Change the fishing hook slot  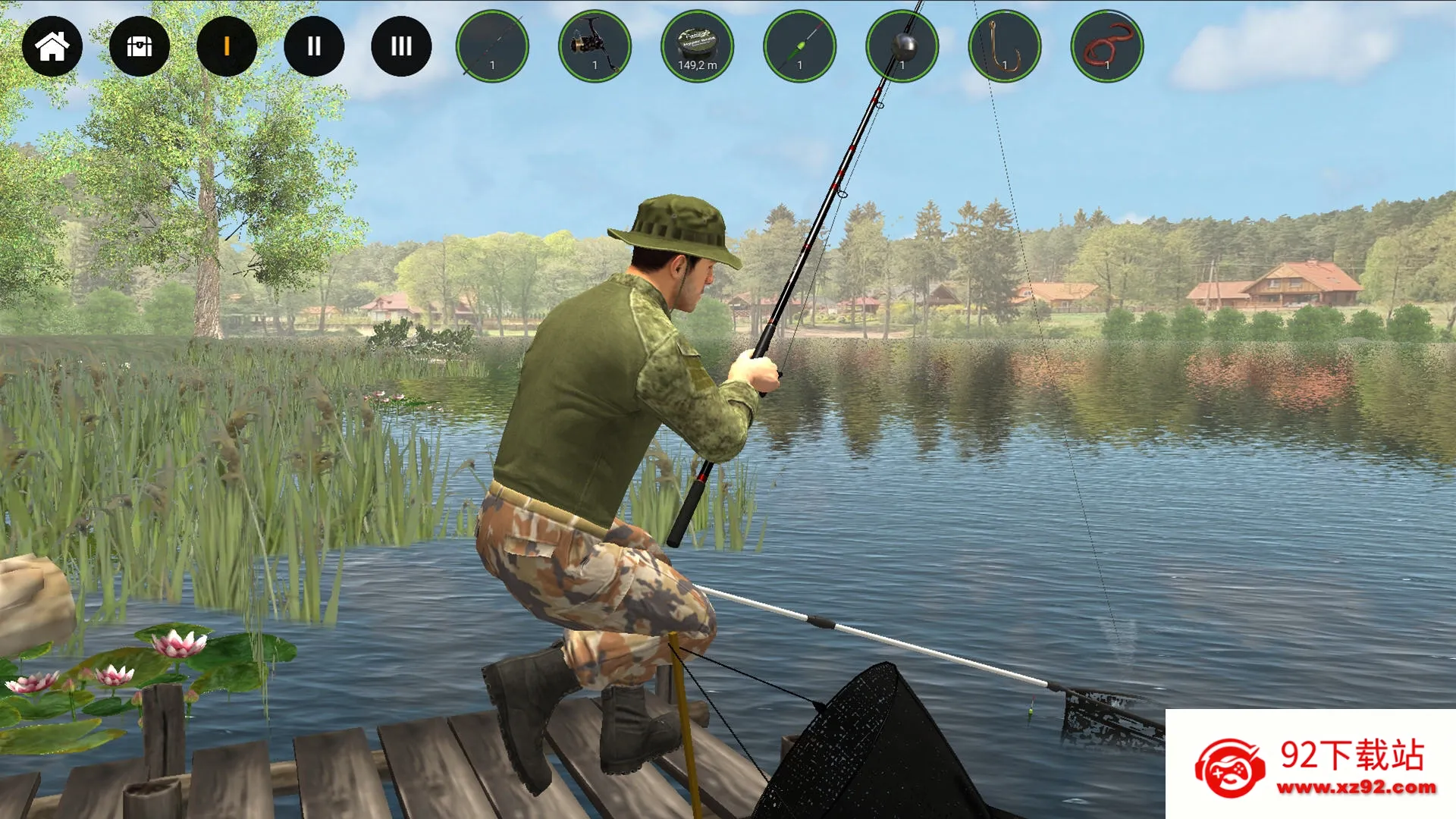(x=1004, y=46)
